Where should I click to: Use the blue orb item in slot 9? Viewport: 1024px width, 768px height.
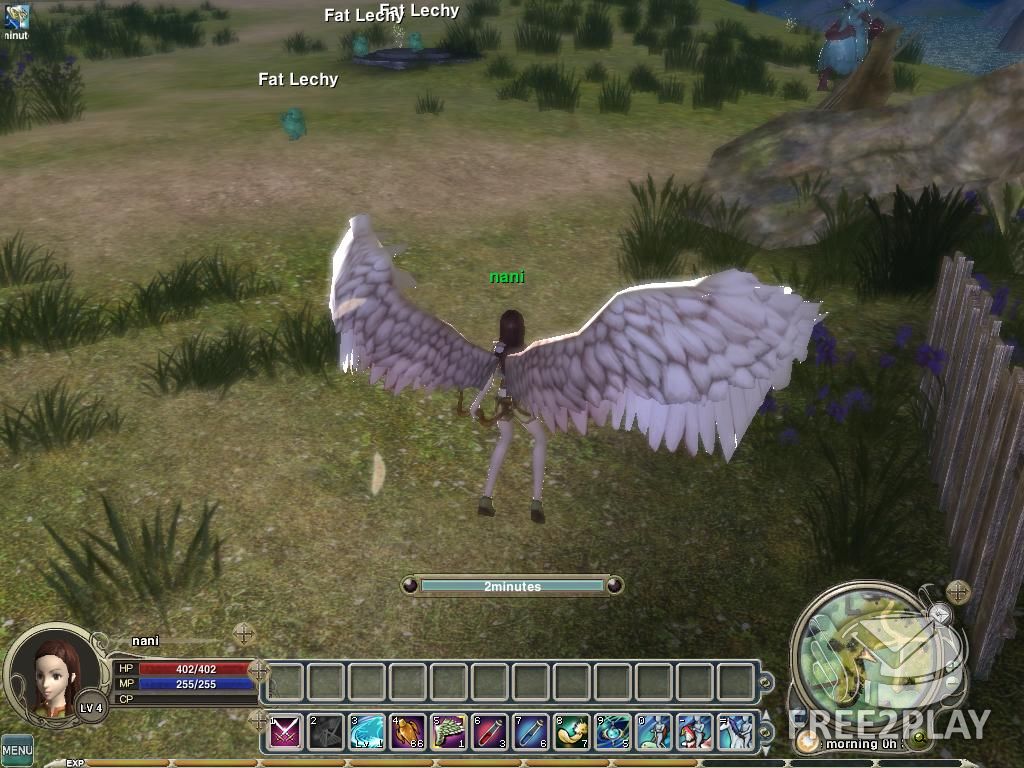click(613, 733)
